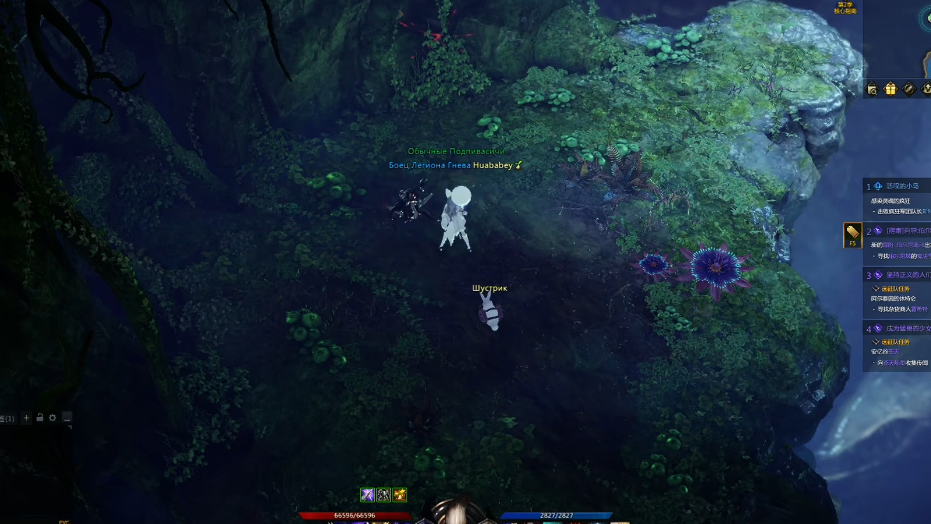Use the F5 golden tag item button
Screen dimensions: 931x524
pyautogui.click(x=852, y=234)
